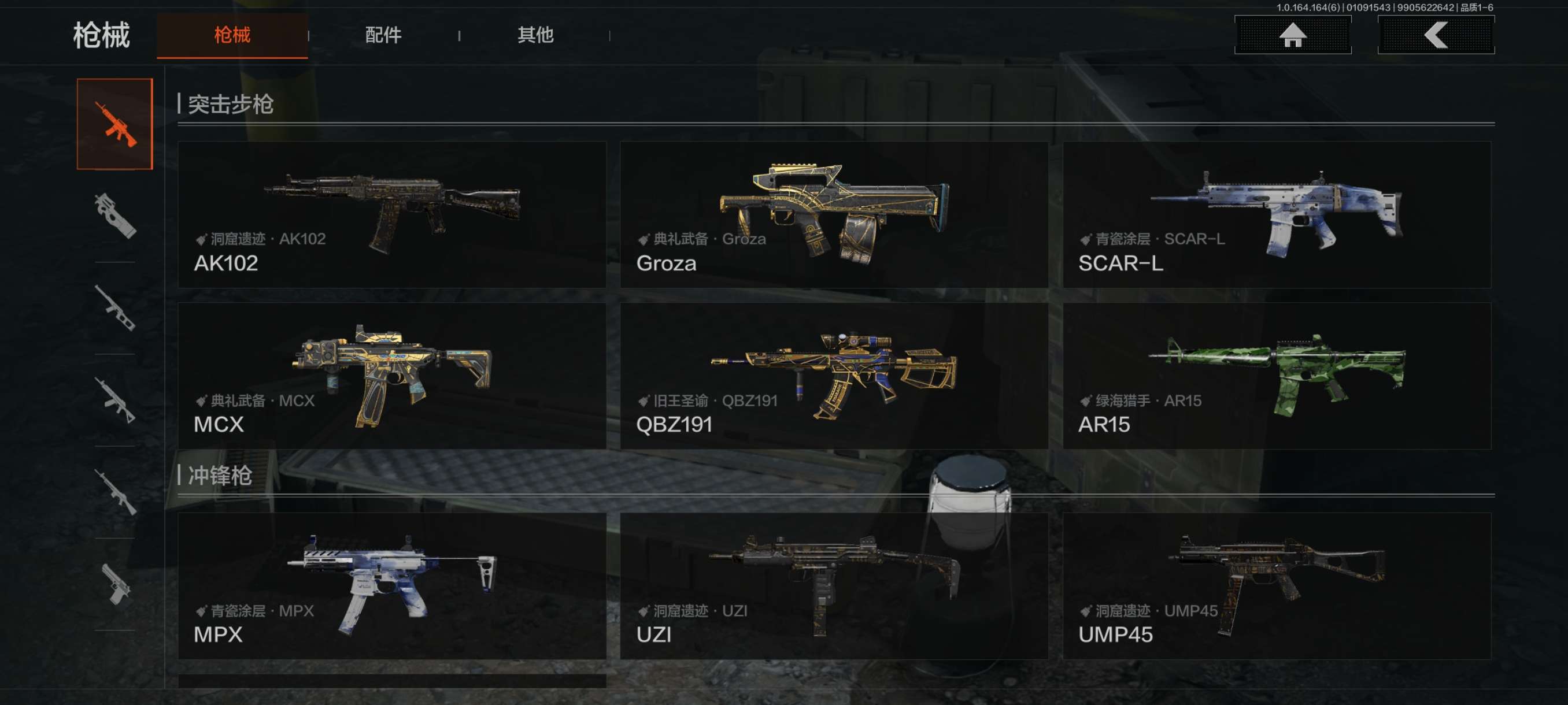Select the MPX submachine gun card
The image size is (1568, 705).
pos(392,586)
